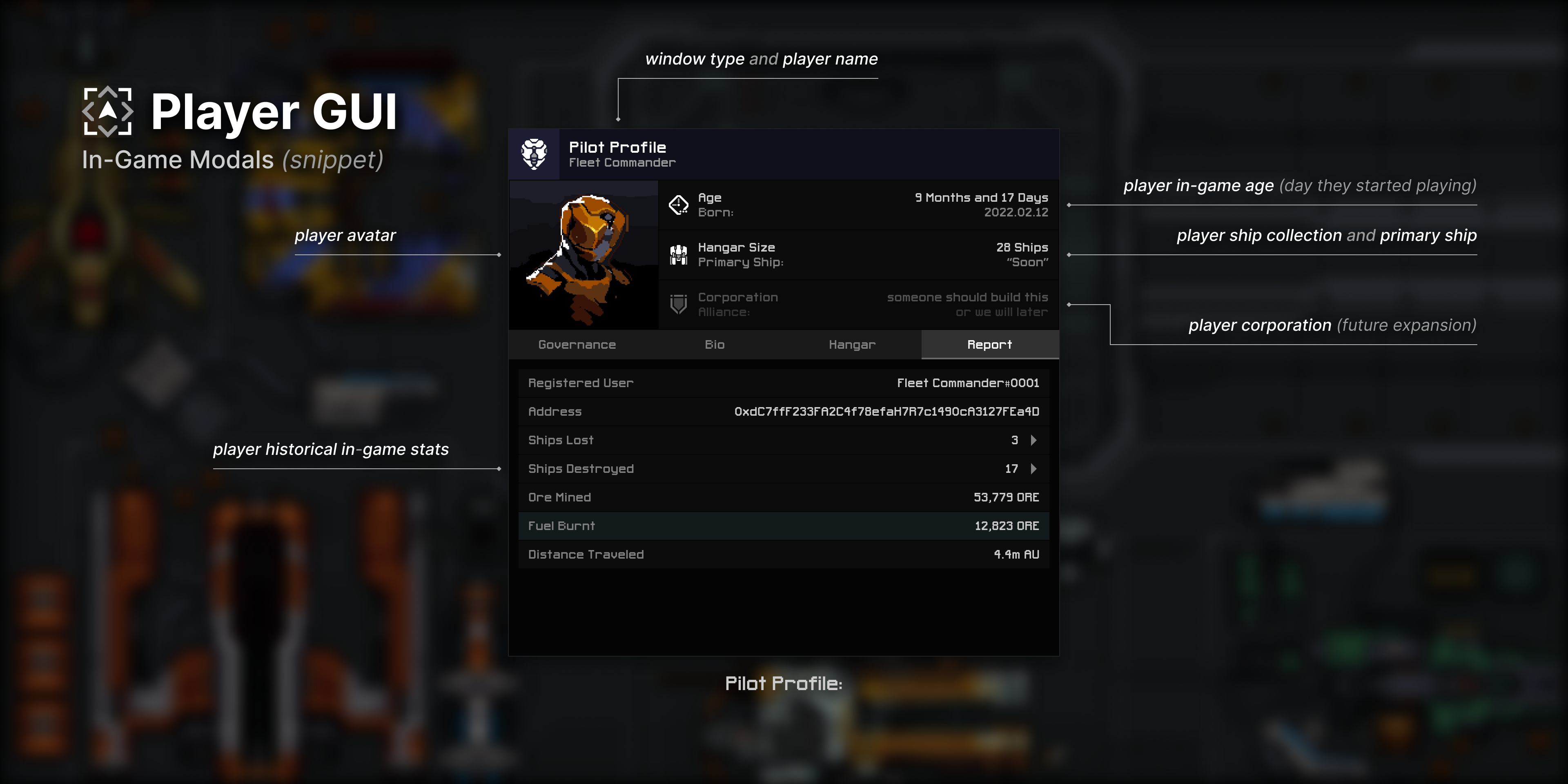The image size is (1568, 784).
Task: Click the lion emblem beside Pilot Profile
Action: (533, 154)
